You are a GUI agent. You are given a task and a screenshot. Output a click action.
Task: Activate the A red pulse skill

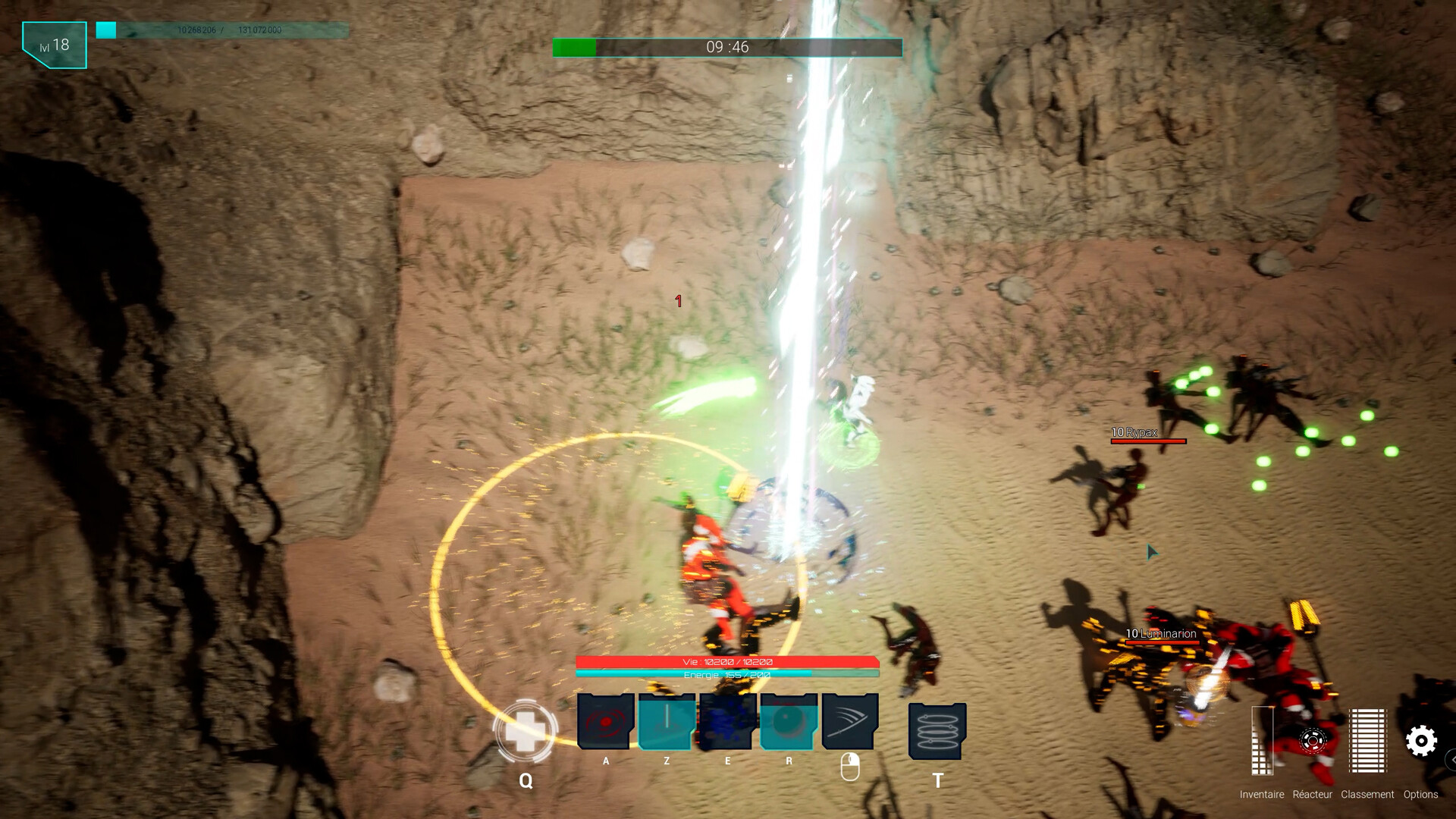coord(604,722)
